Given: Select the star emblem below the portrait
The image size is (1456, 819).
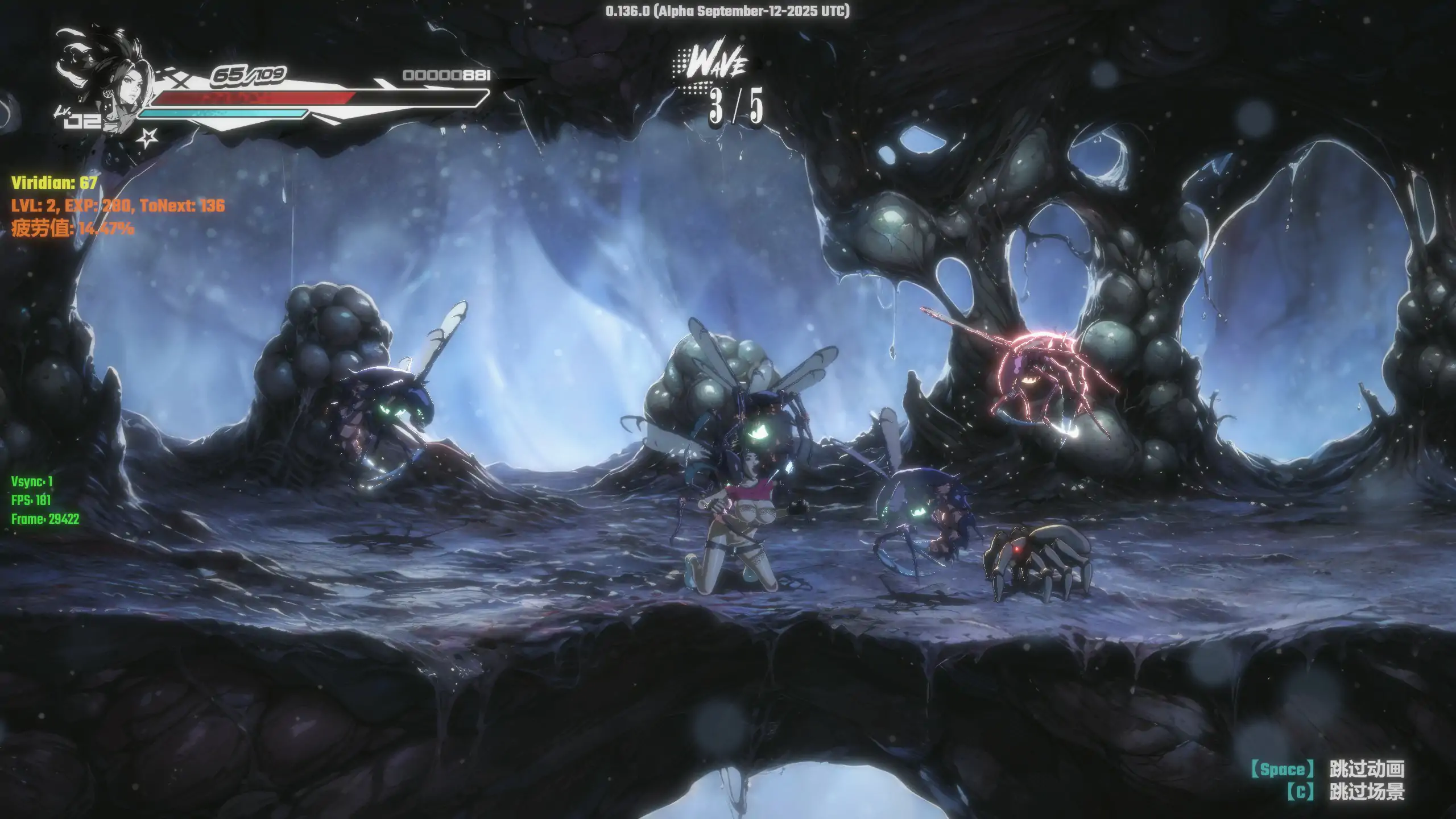Looking at the screenshot, I should pos(148,137).
